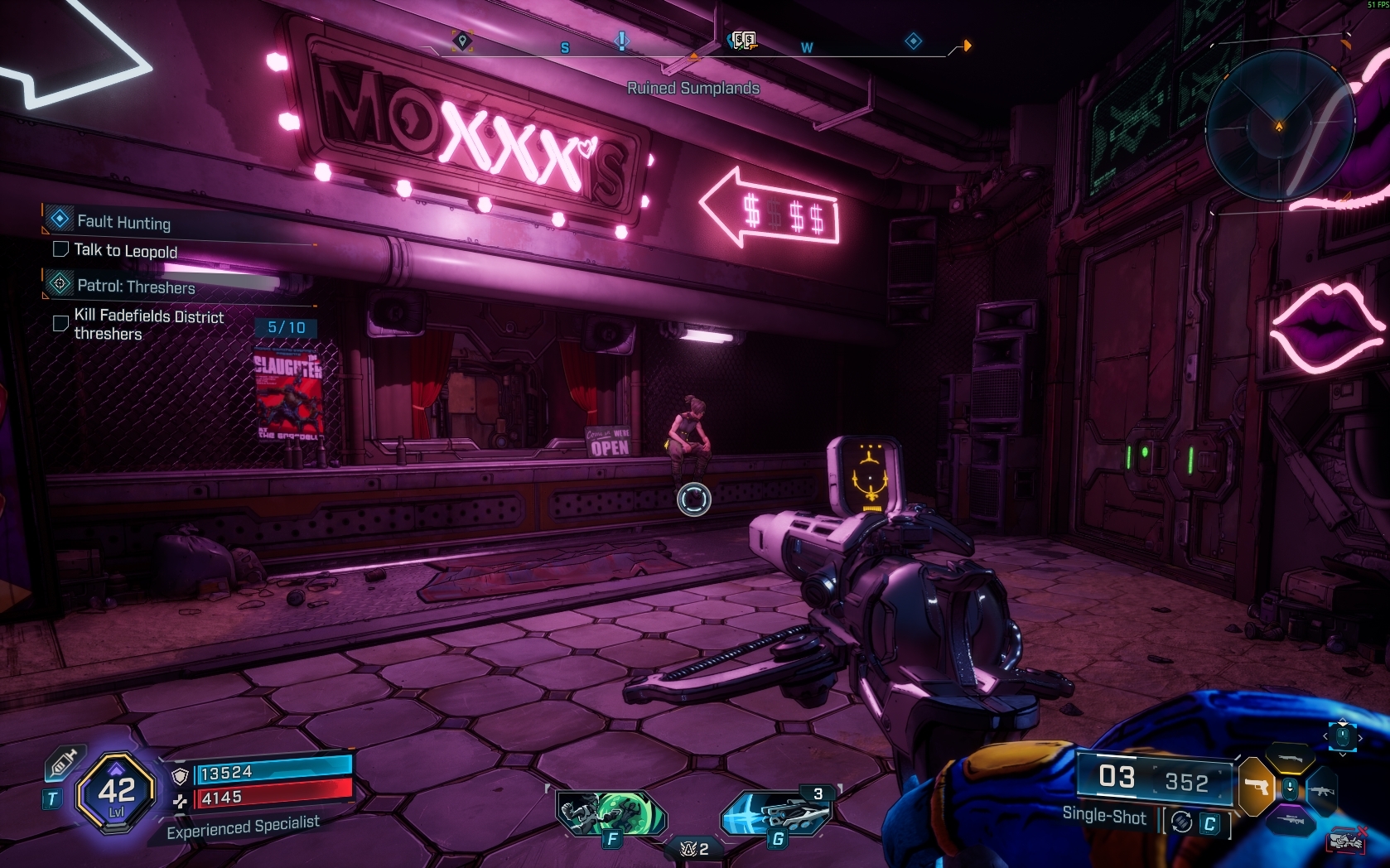The height and width of the screenshot is (868, 1390).
Task: Select the blue ordnance launcher icon
Action: coord(774,813)
